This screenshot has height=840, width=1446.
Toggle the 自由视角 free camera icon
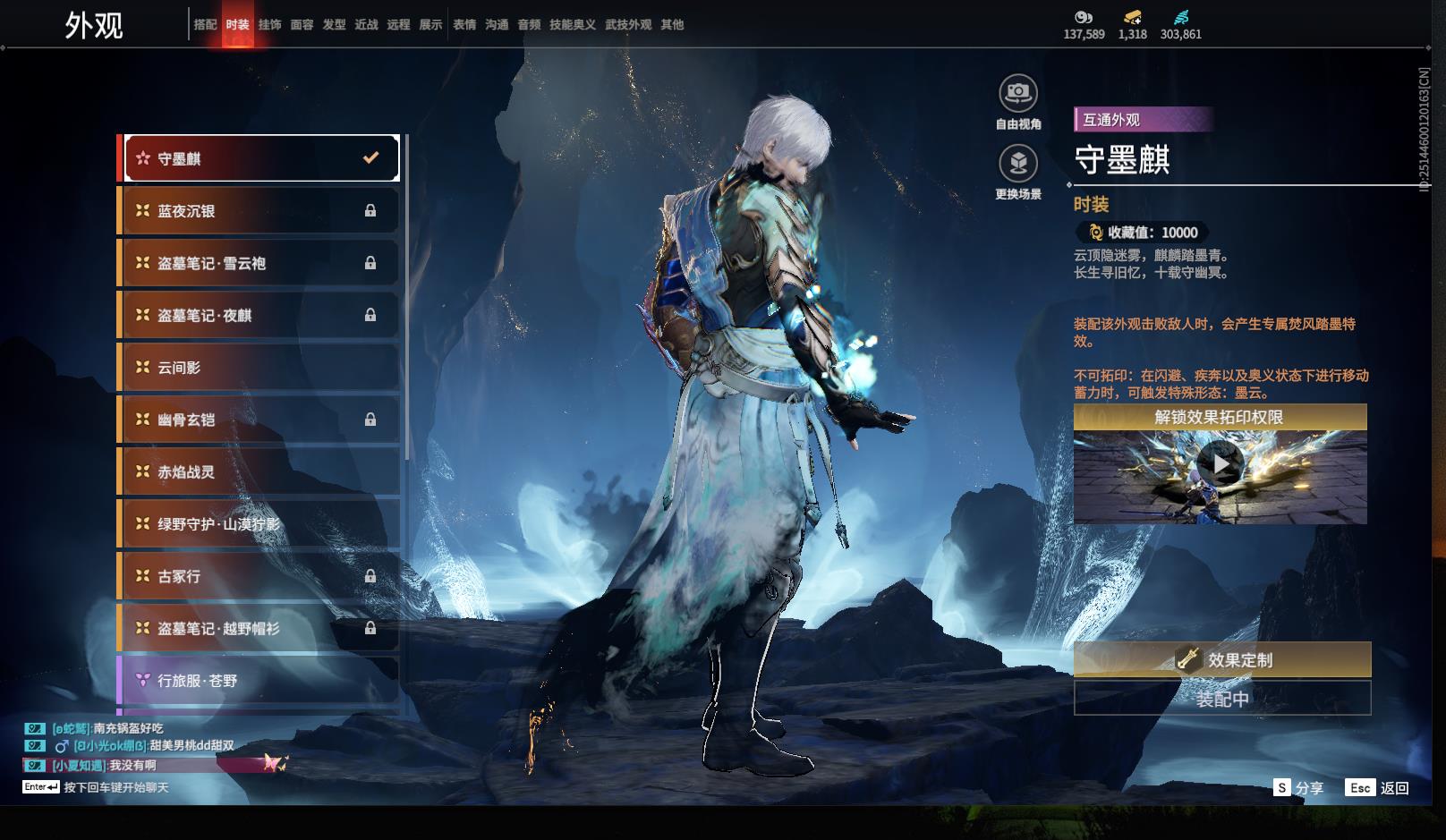pos(1017,93)
